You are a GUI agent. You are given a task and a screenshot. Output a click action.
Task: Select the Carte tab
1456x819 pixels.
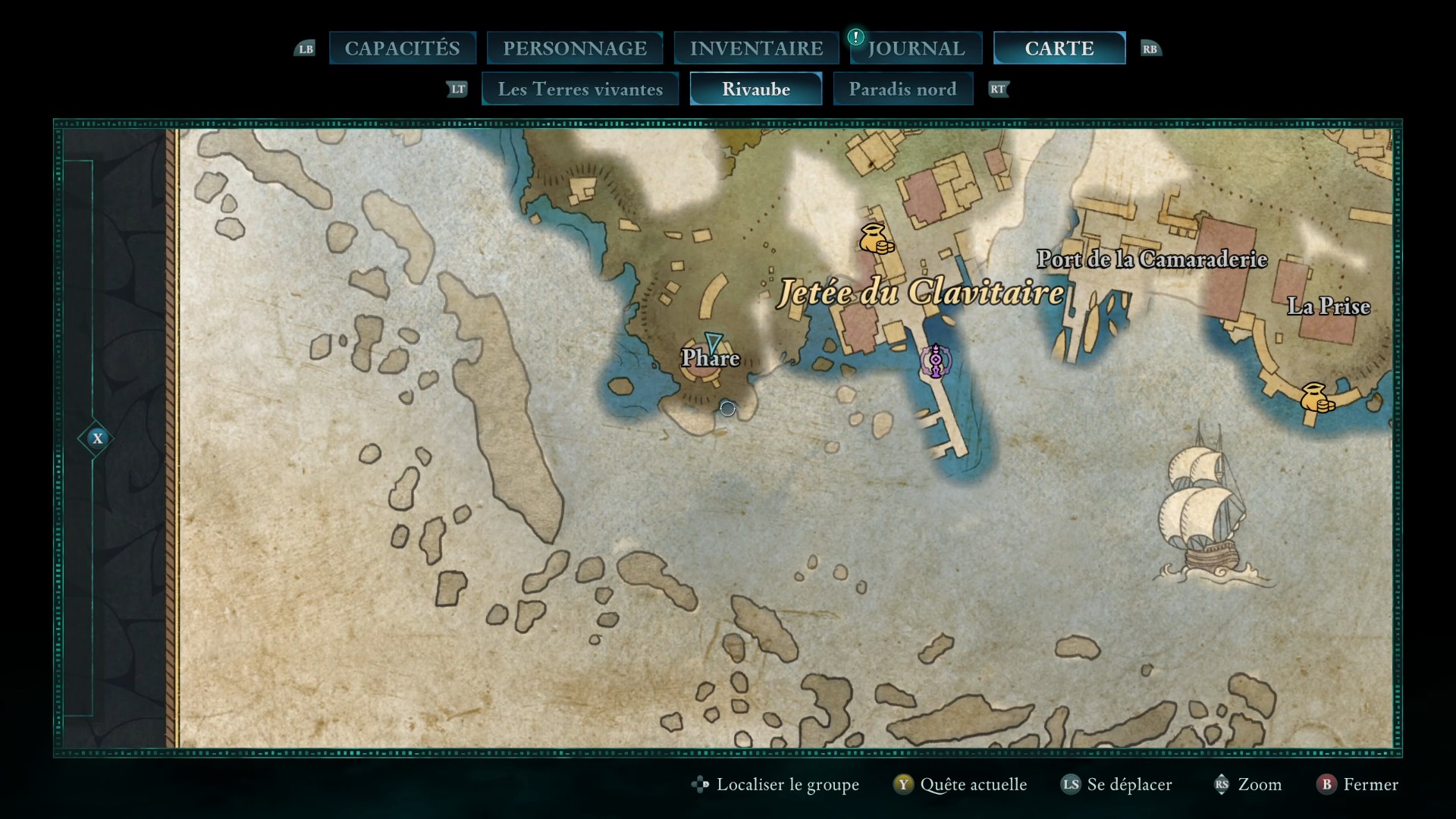(1059, 49)
